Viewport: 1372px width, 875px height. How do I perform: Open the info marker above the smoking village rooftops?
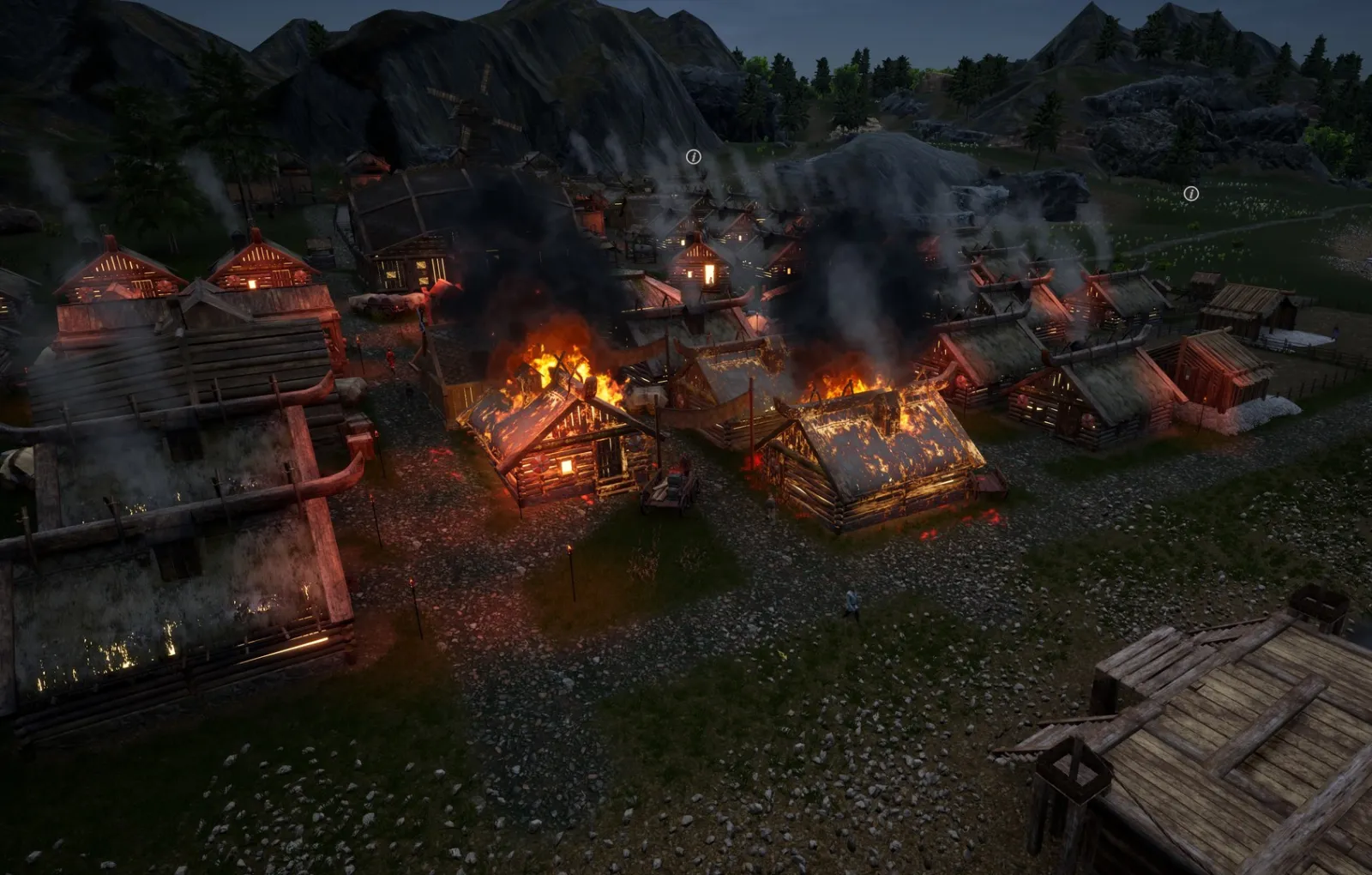pos(693,157)
